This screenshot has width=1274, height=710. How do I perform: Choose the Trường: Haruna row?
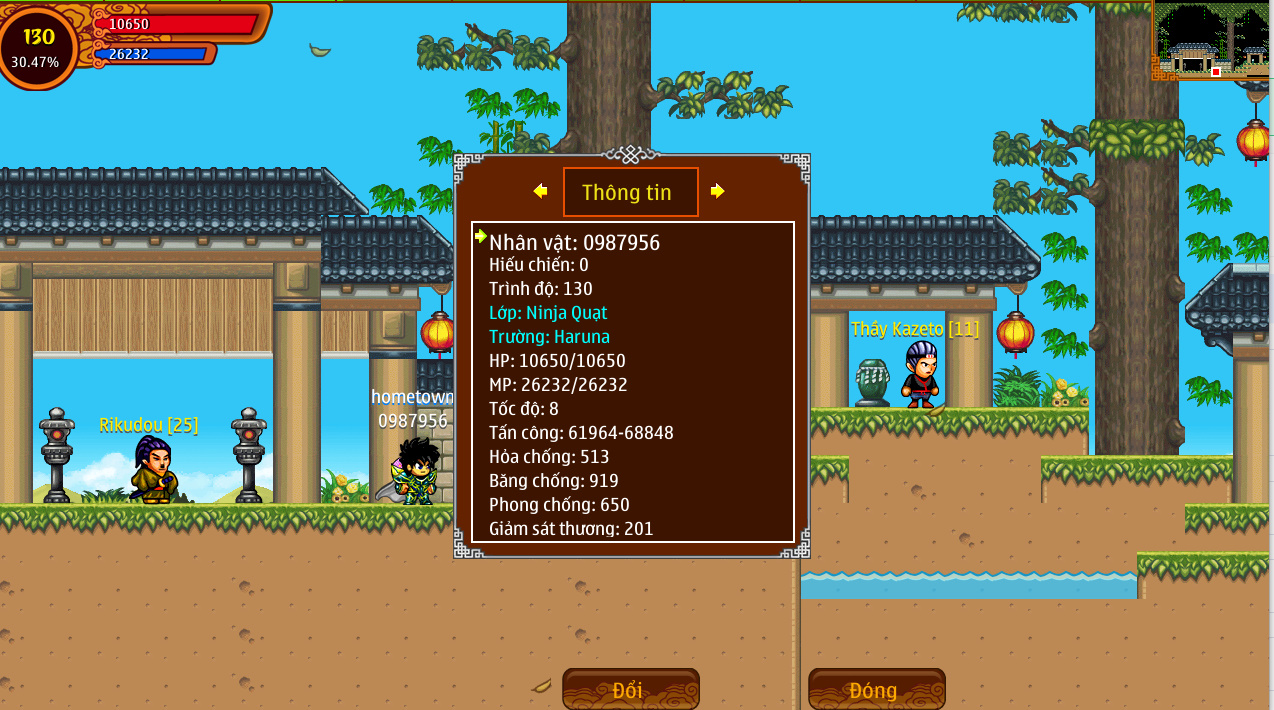click(x=549, y=337)
